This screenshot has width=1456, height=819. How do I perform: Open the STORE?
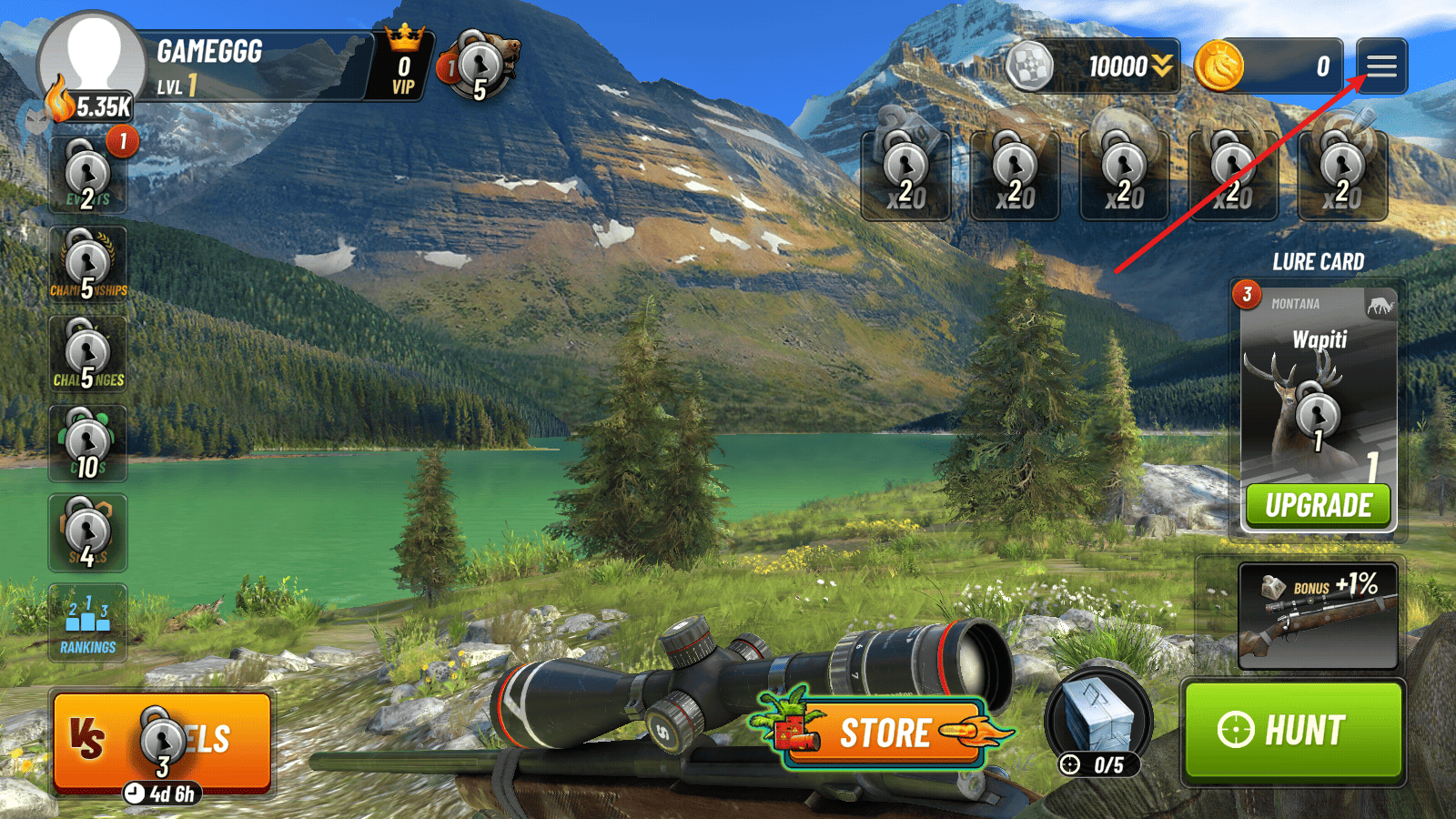884,733
